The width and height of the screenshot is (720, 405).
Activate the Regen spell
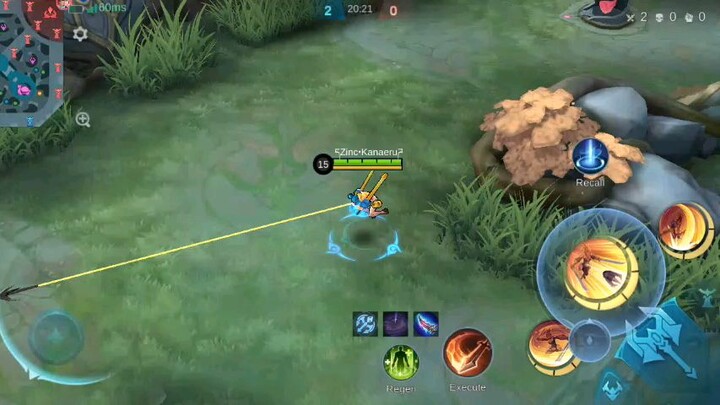tap(401, 361)
